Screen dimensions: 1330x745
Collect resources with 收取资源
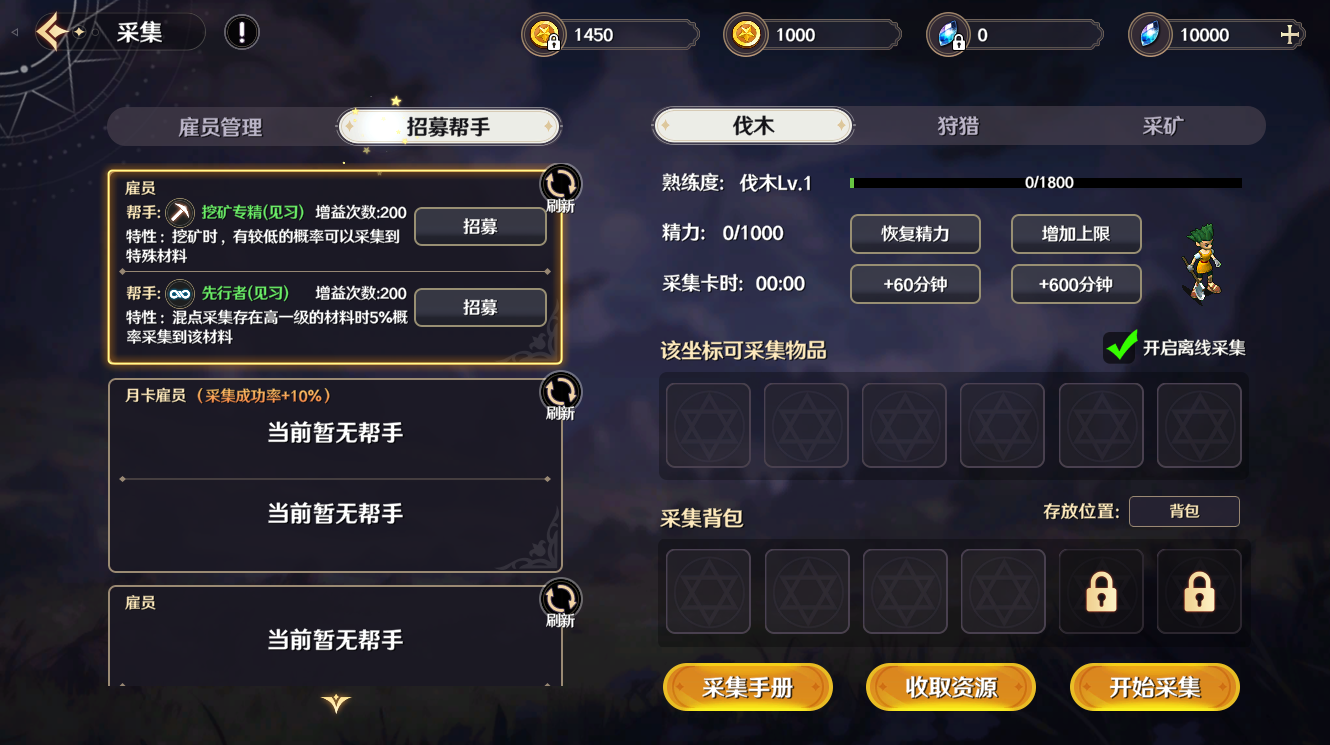point(951,688)
